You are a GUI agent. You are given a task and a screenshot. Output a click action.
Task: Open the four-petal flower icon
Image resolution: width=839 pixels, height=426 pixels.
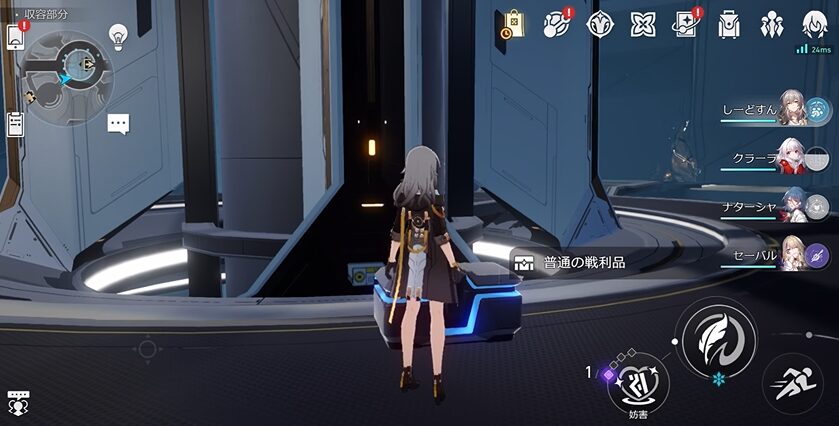[x=642, y=25]
